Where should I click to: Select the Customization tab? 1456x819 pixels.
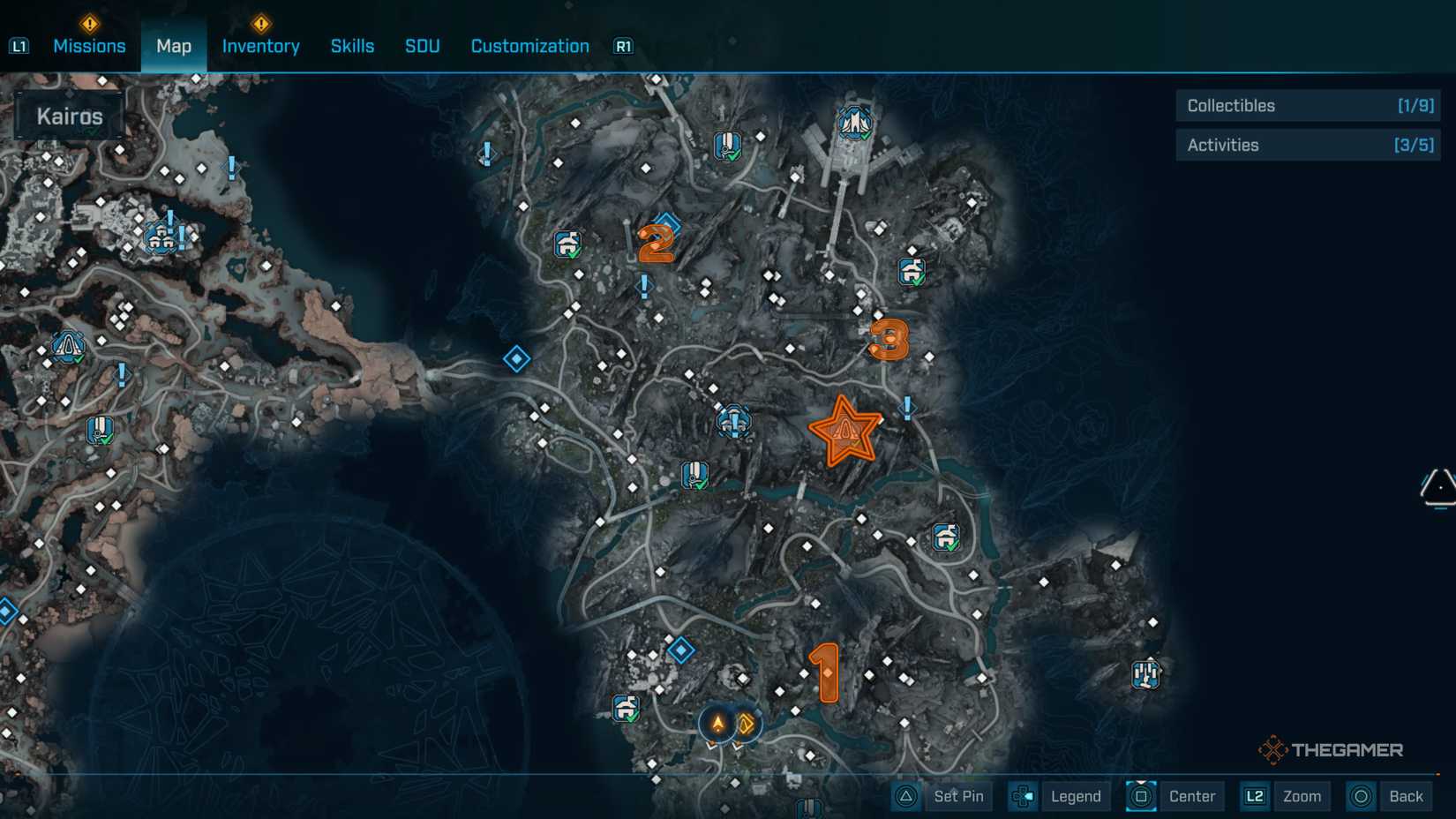pos(529,45)
